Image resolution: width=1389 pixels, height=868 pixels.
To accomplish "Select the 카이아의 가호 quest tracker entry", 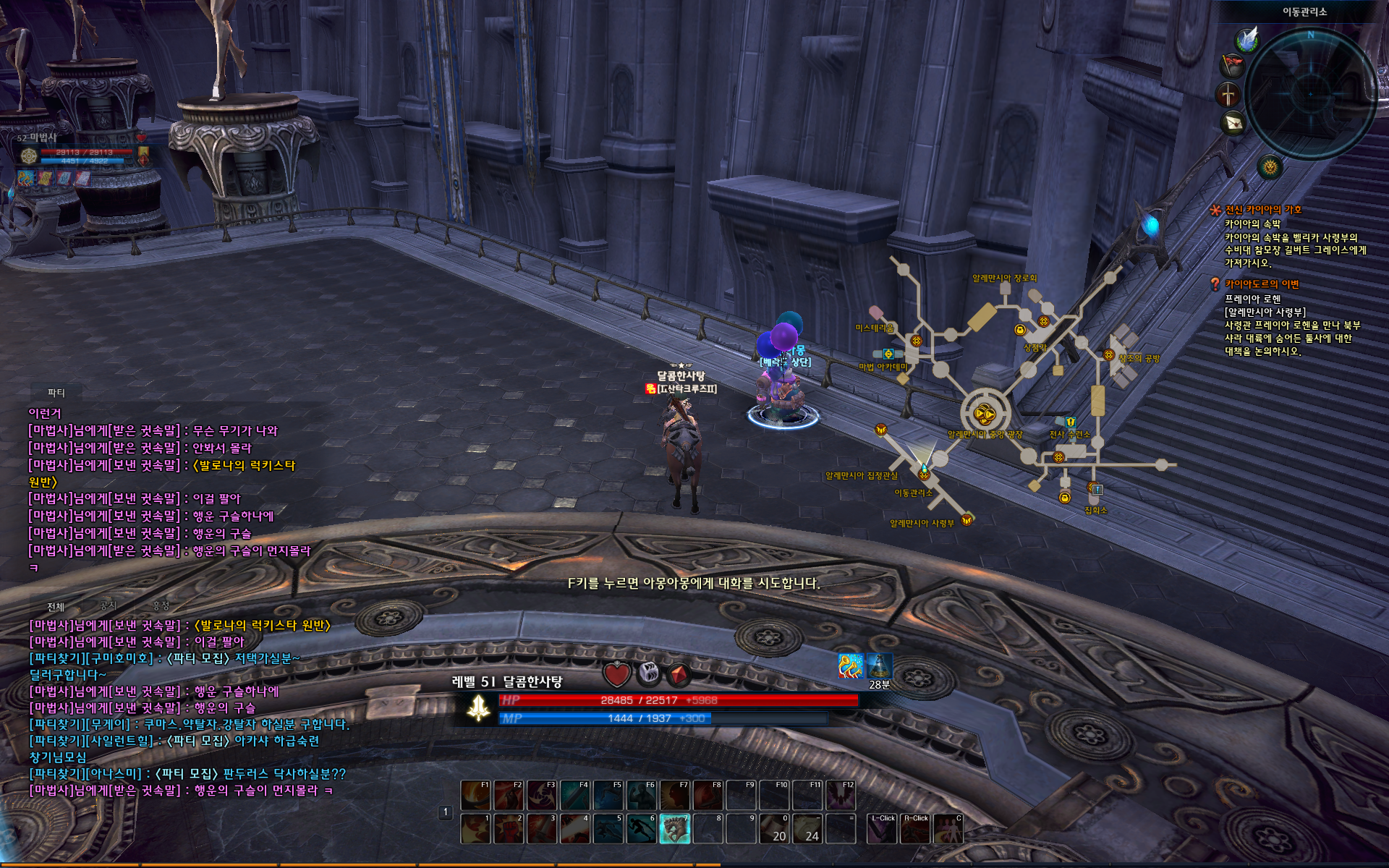I will 1262,210.
